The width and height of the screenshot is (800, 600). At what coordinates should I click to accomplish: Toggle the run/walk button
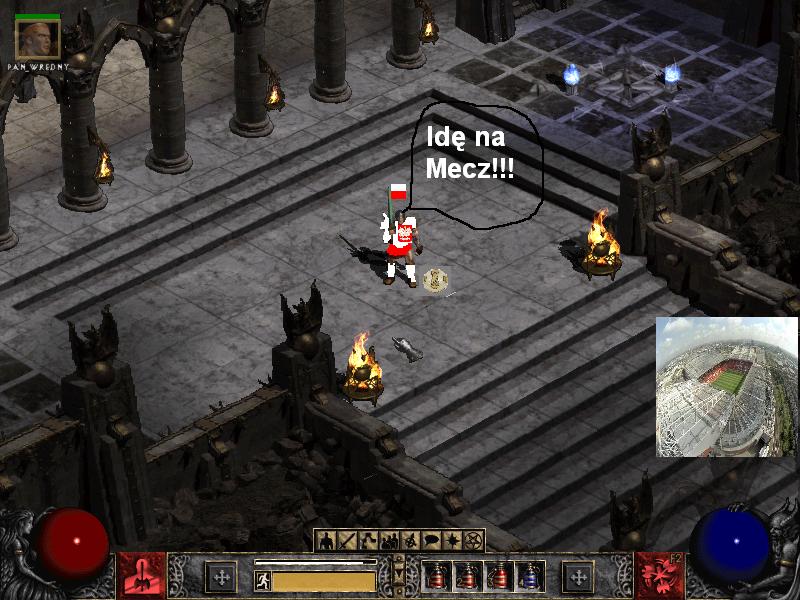click(x=263, y=580)
